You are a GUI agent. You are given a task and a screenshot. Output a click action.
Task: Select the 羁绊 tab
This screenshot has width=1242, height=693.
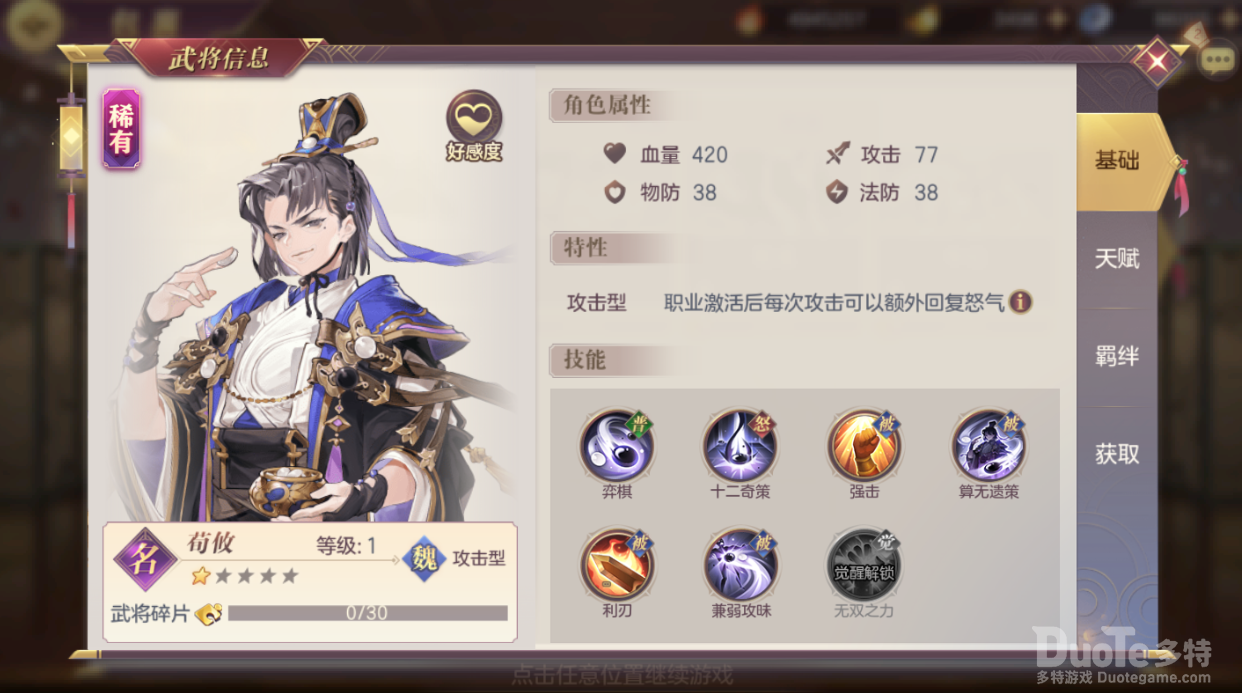[1117, 356]
